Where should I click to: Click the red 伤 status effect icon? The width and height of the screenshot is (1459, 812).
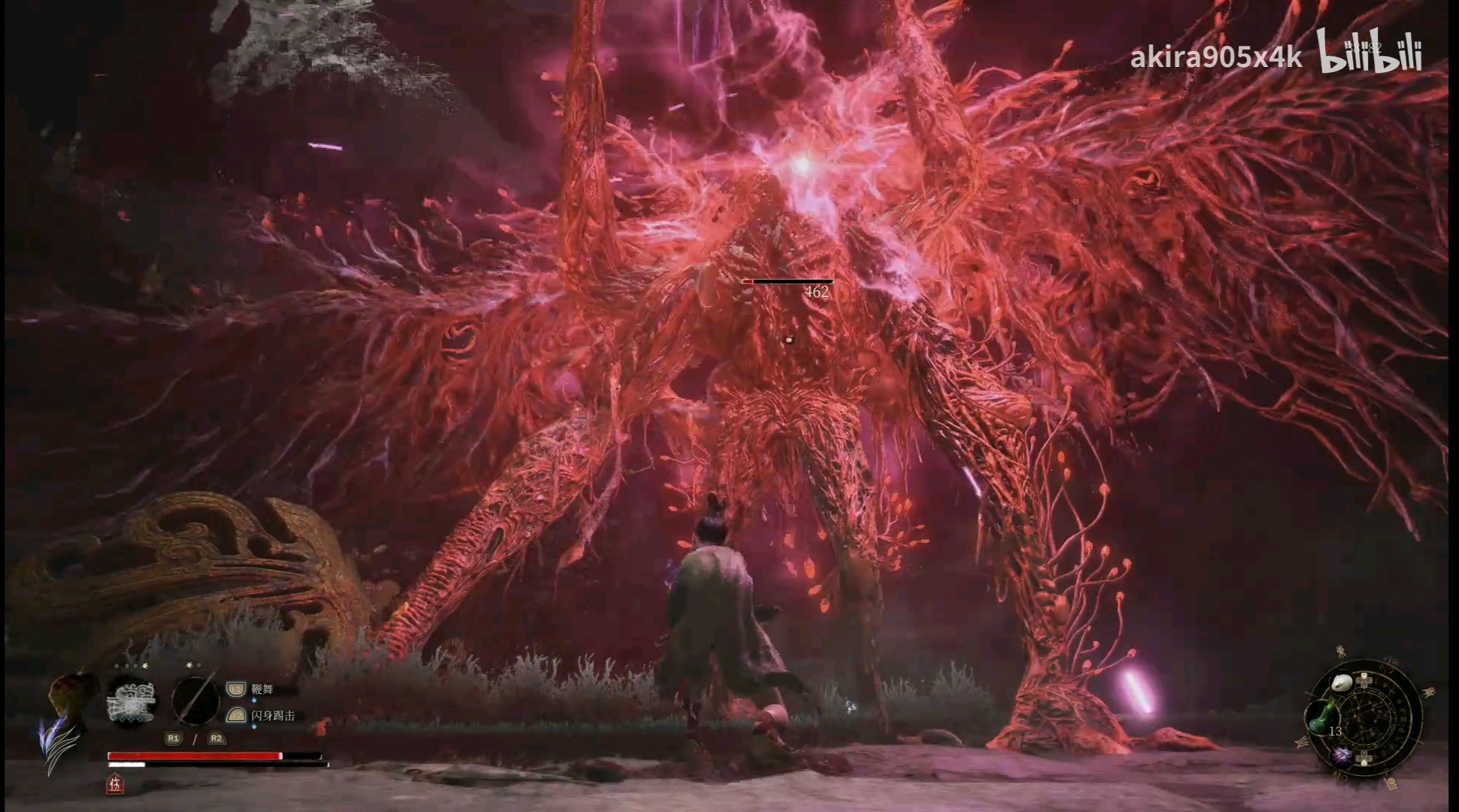[115, 785]
